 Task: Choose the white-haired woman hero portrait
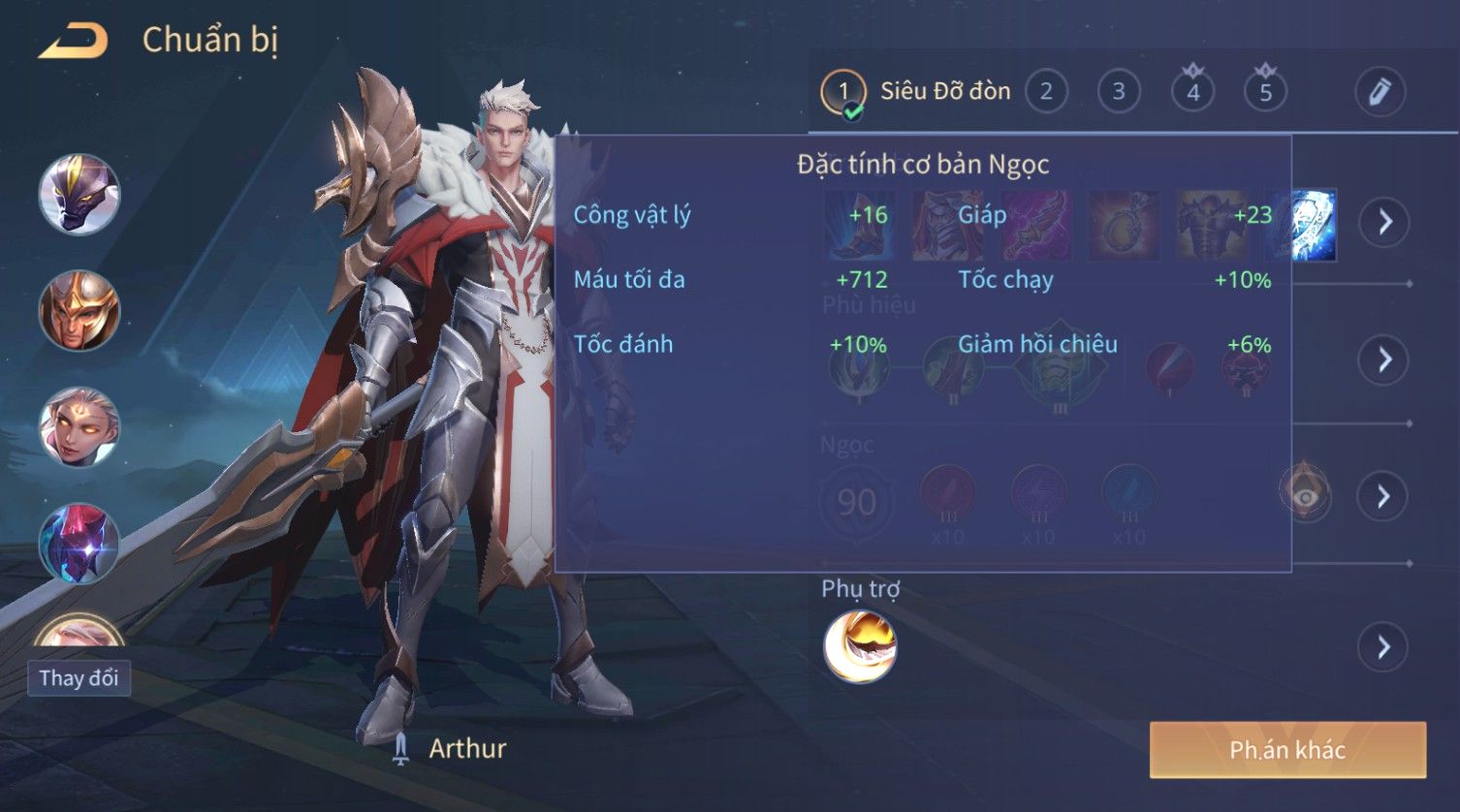(x=79, y=427)
